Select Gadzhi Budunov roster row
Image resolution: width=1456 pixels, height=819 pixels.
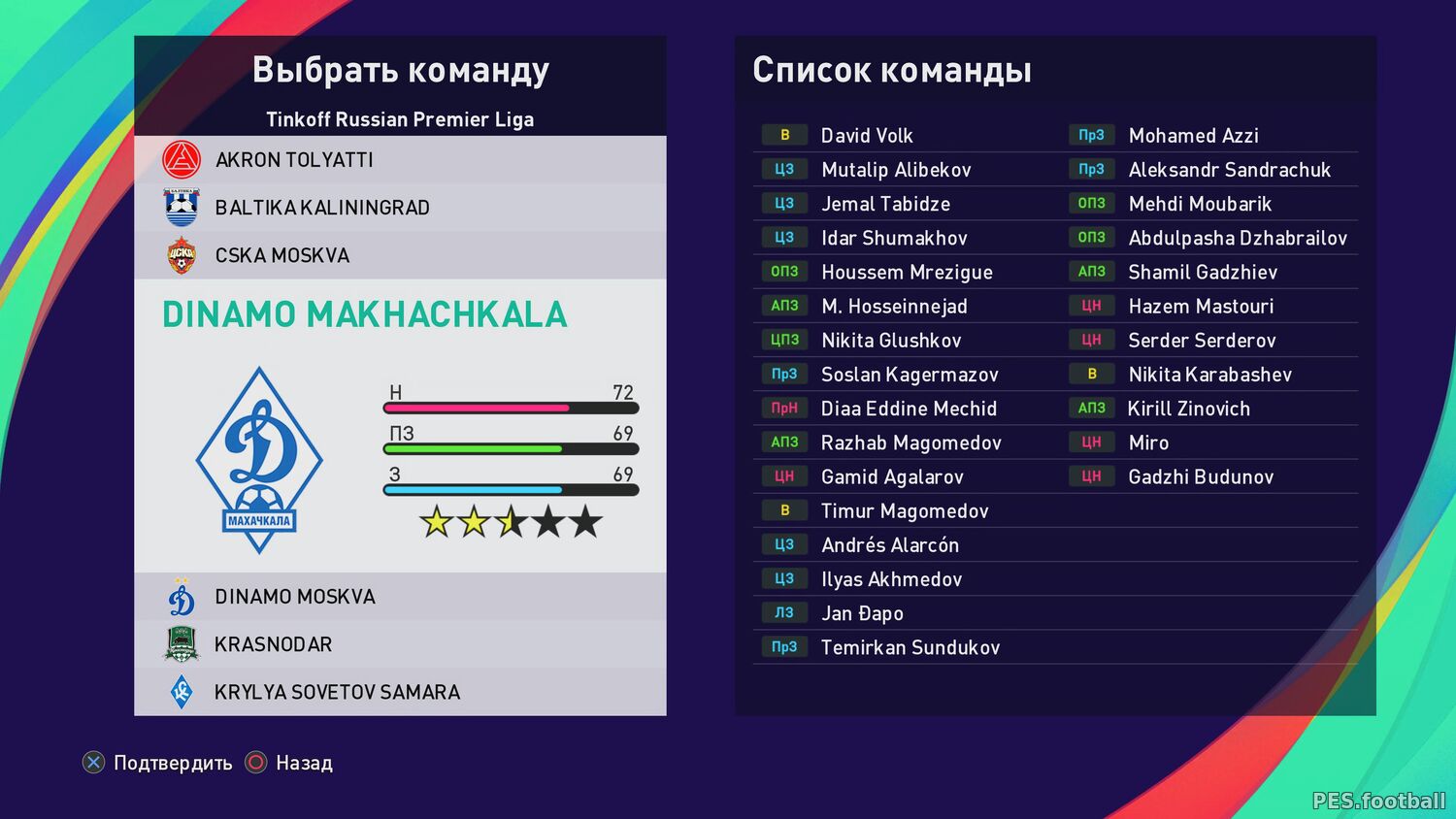point(1200,477)
